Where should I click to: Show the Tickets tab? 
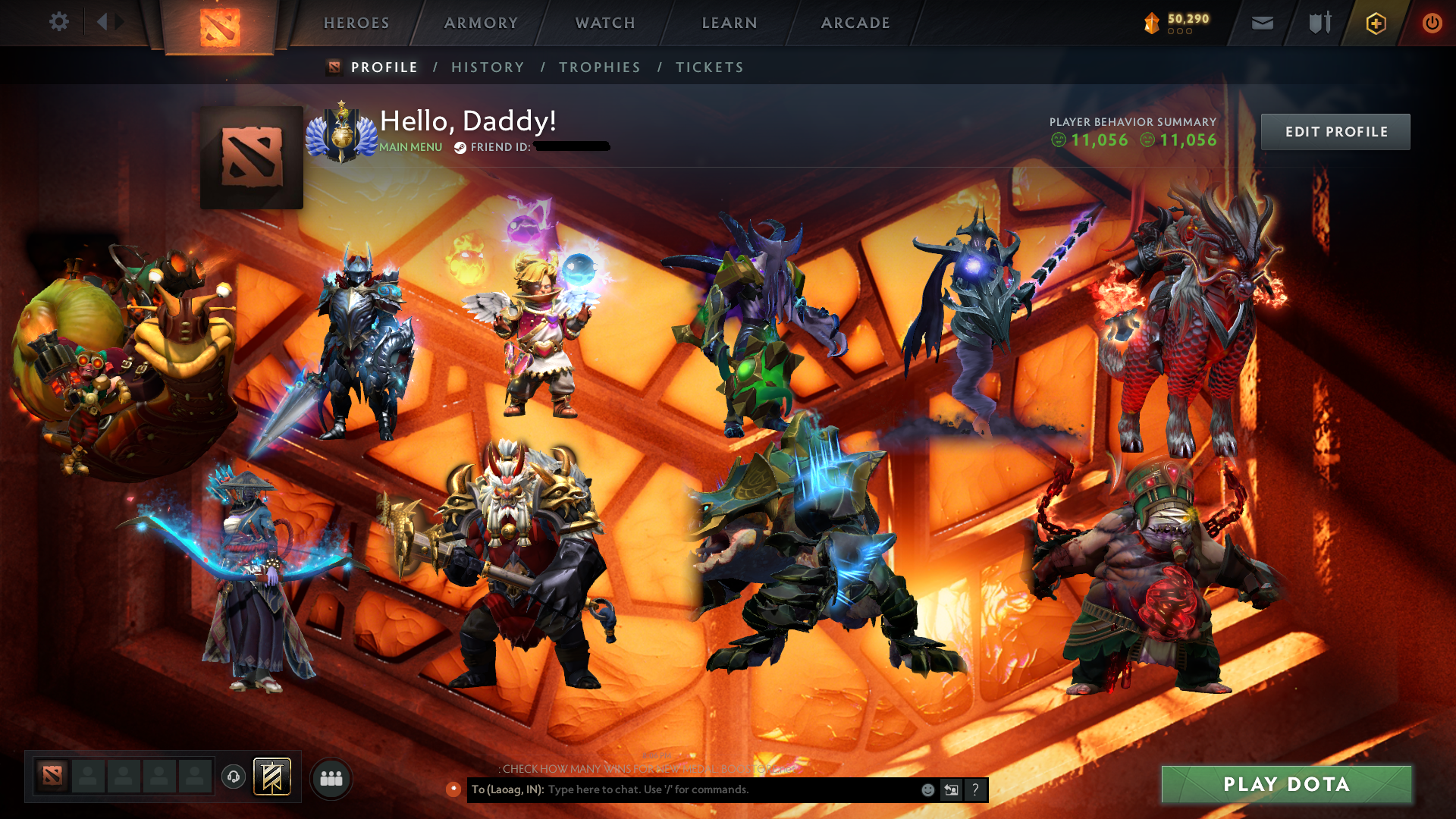(710, 67)
